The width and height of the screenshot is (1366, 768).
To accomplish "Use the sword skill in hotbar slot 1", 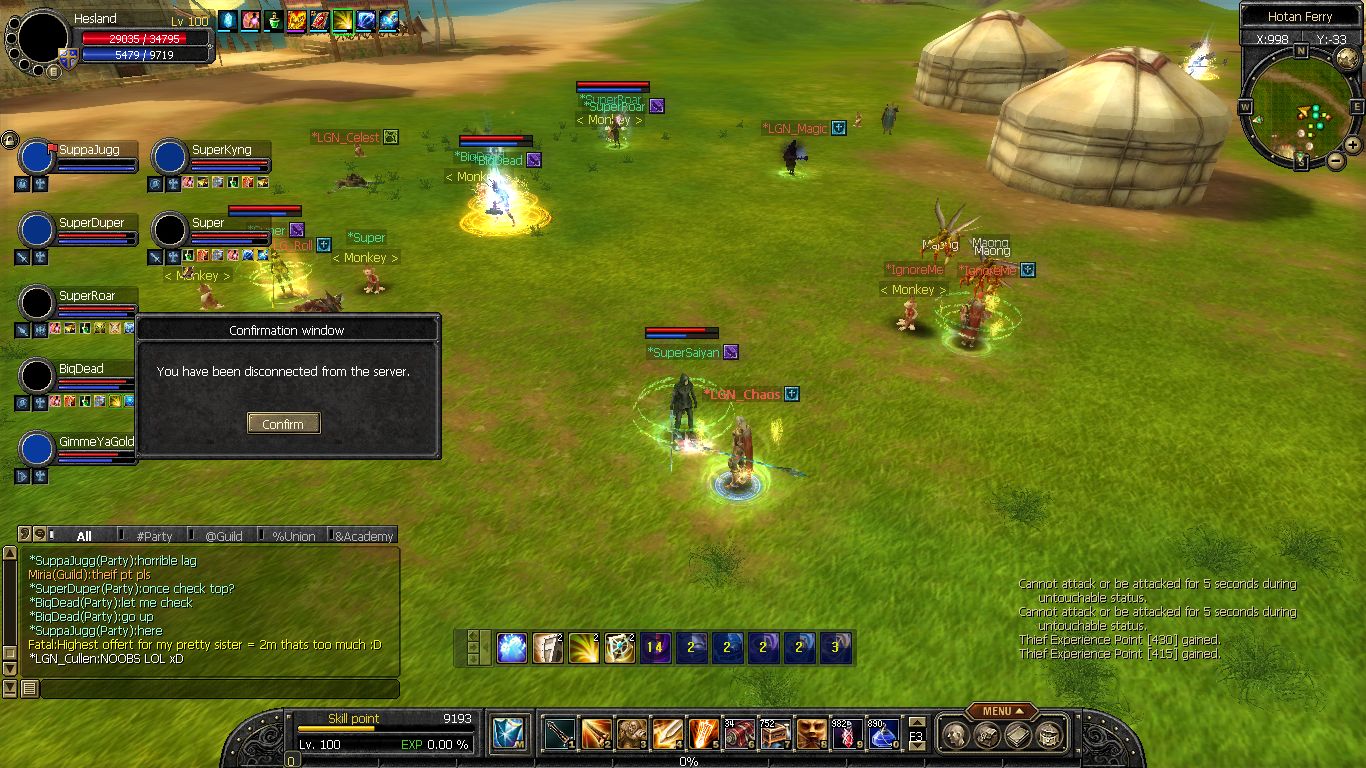I will (x=559, y=734).
